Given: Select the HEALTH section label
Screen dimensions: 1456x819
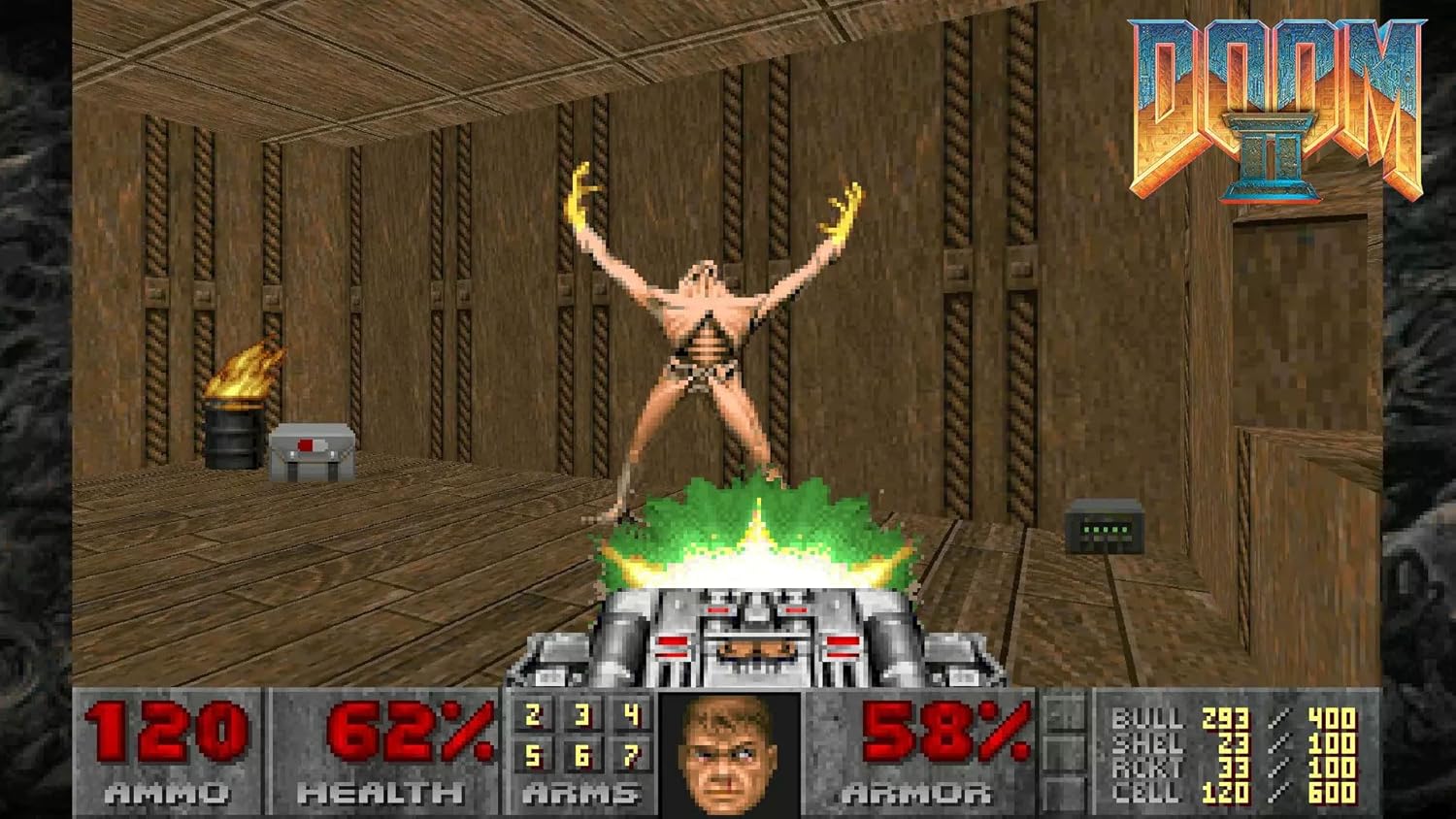Looking at the screenshot, I should (x=381, y=794).
